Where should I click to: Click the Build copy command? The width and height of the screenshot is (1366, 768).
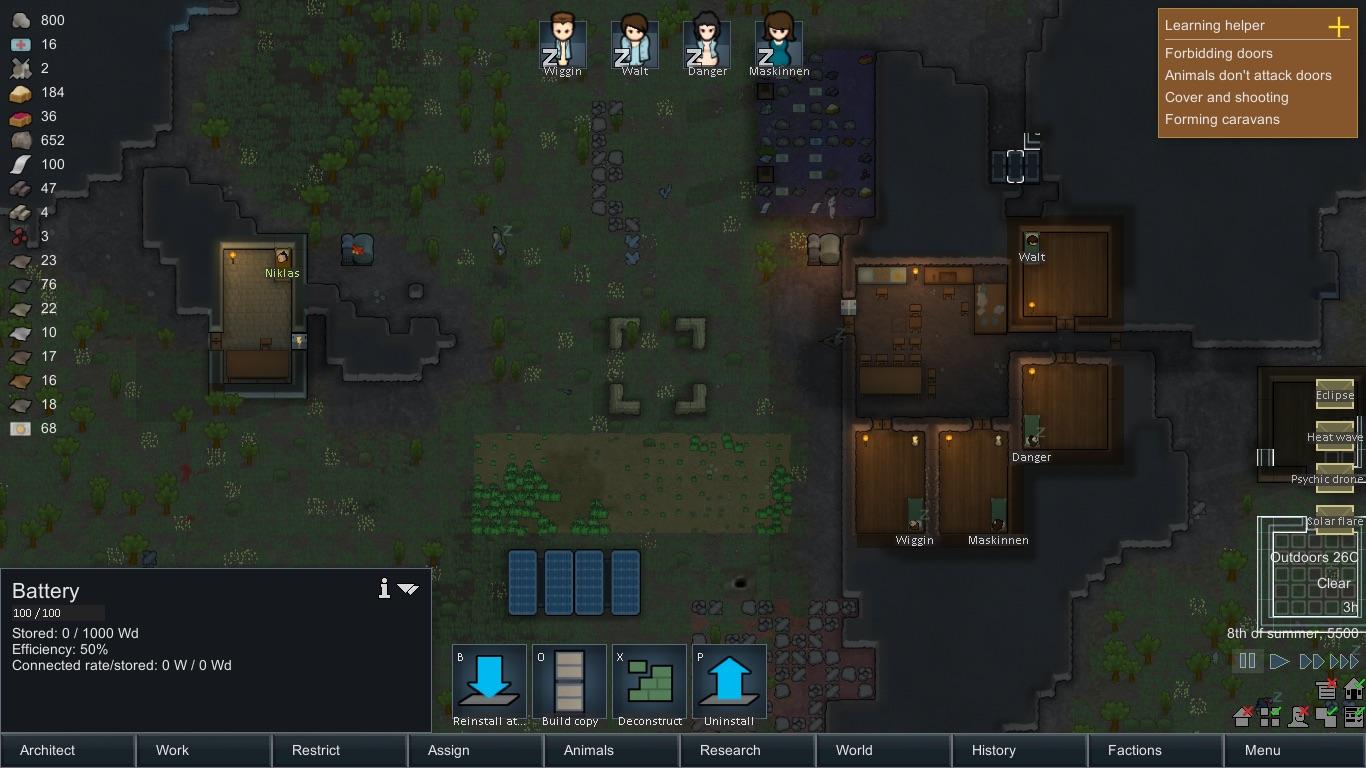(569, 685)
